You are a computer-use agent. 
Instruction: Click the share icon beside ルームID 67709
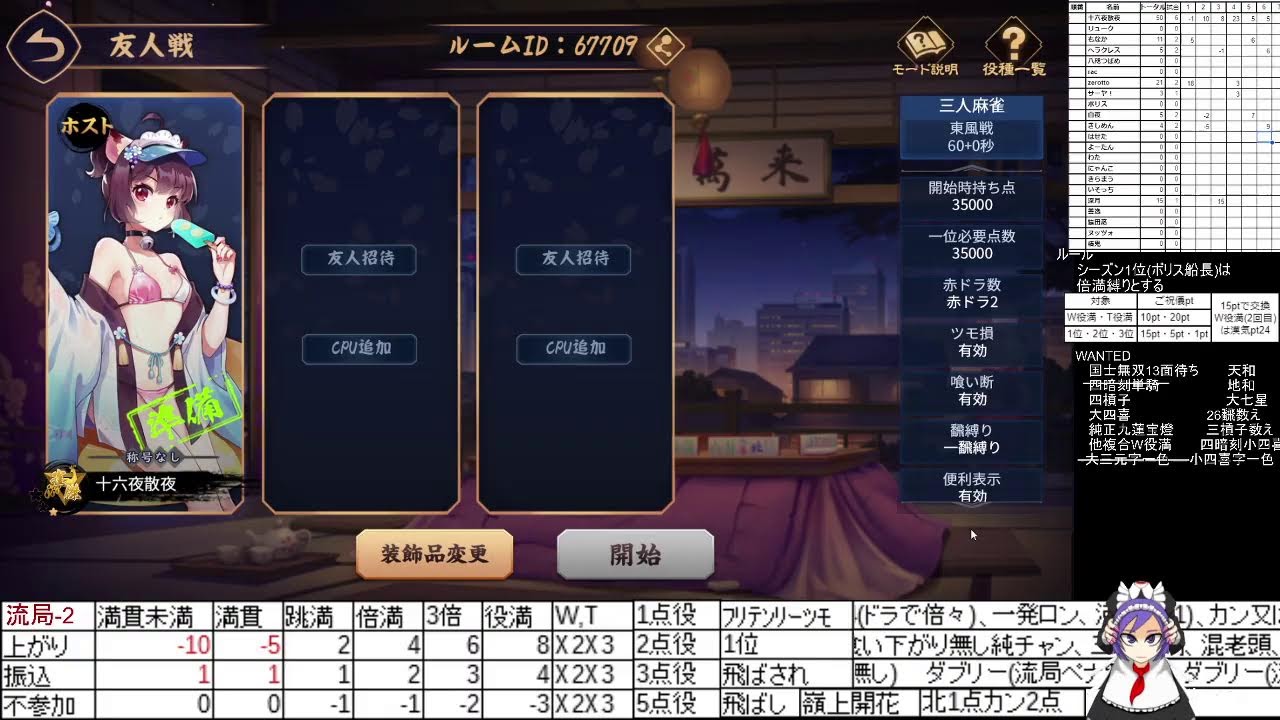[x=665, y=46]
